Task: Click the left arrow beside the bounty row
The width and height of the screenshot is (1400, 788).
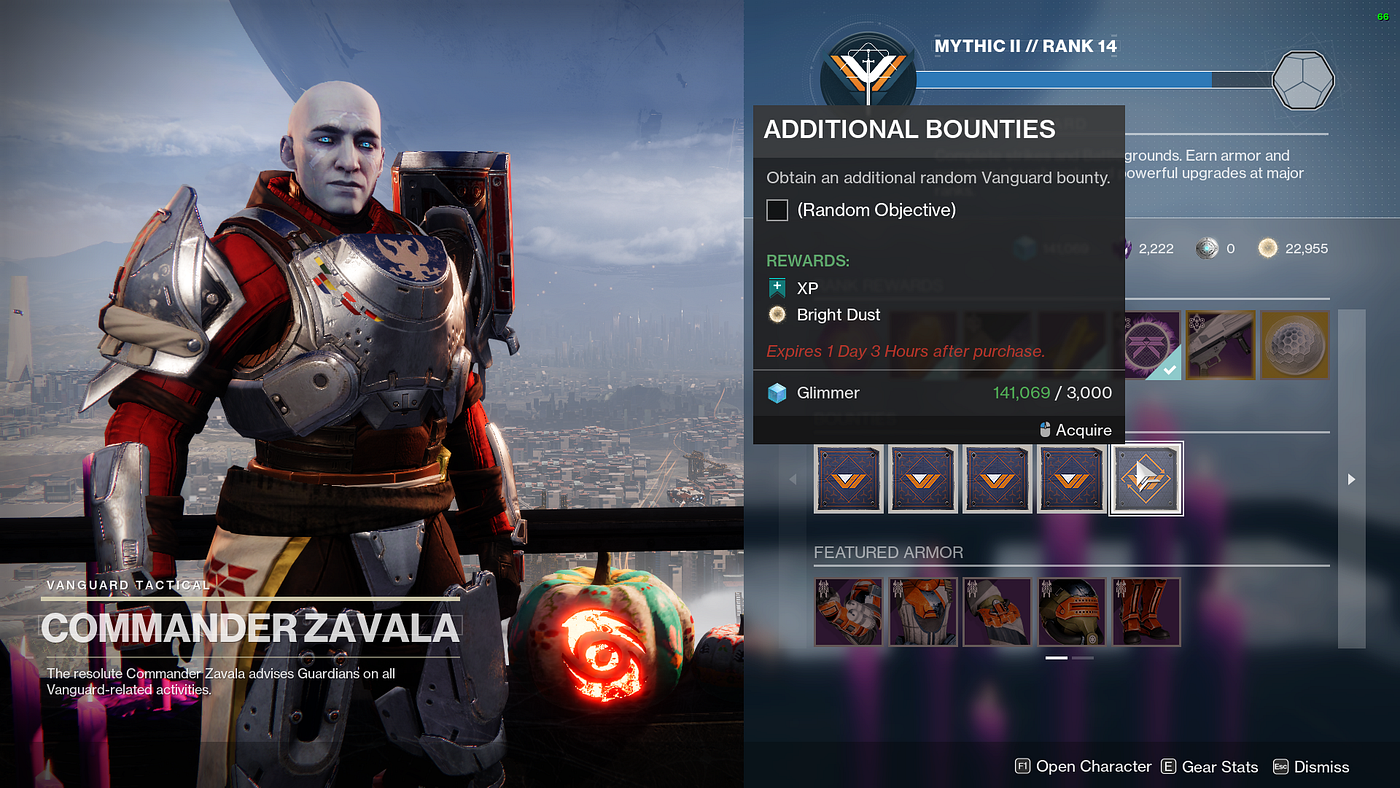Action: 793,479
